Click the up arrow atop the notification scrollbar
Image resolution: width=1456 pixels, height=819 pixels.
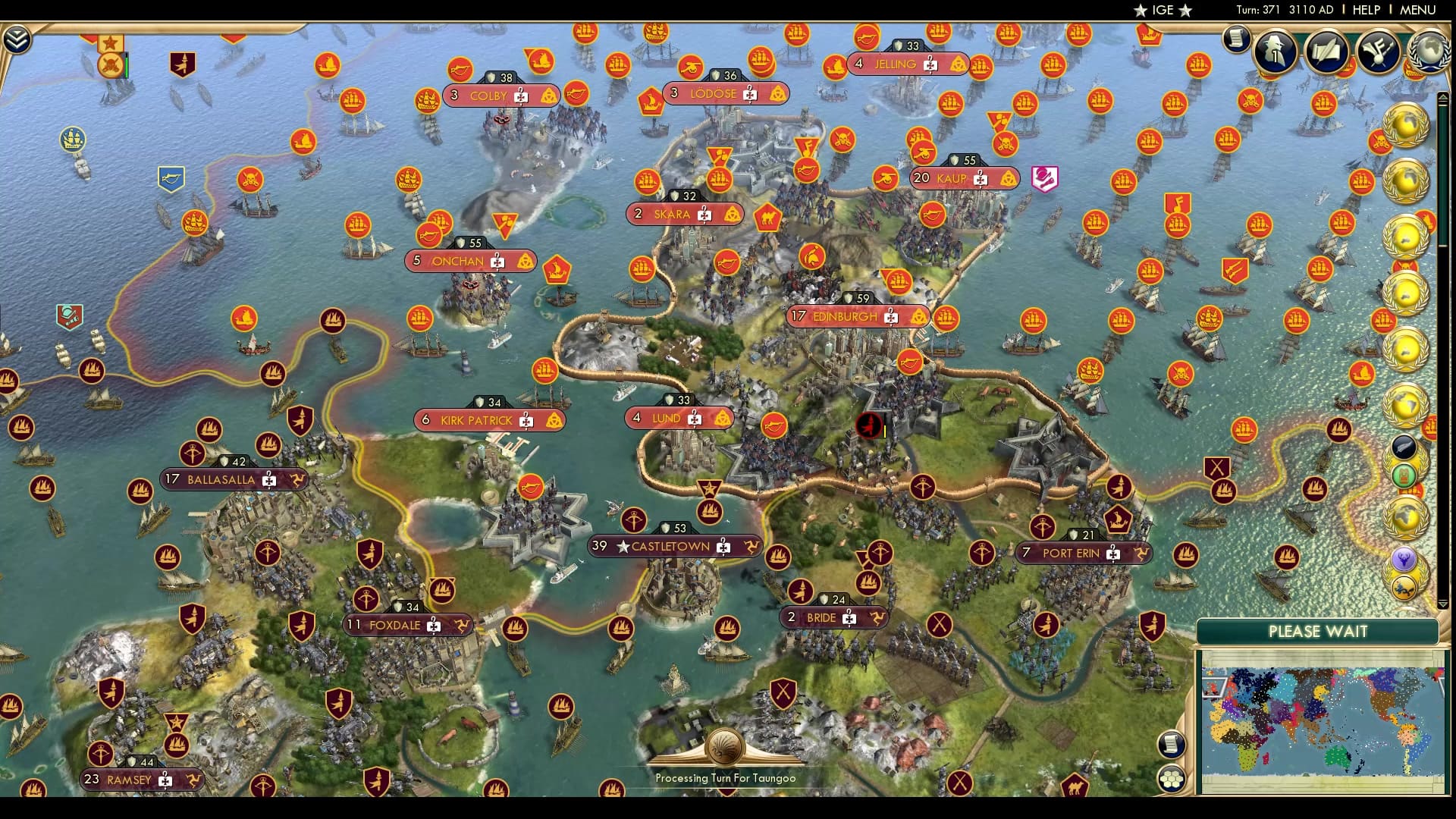click(1442, 97)
